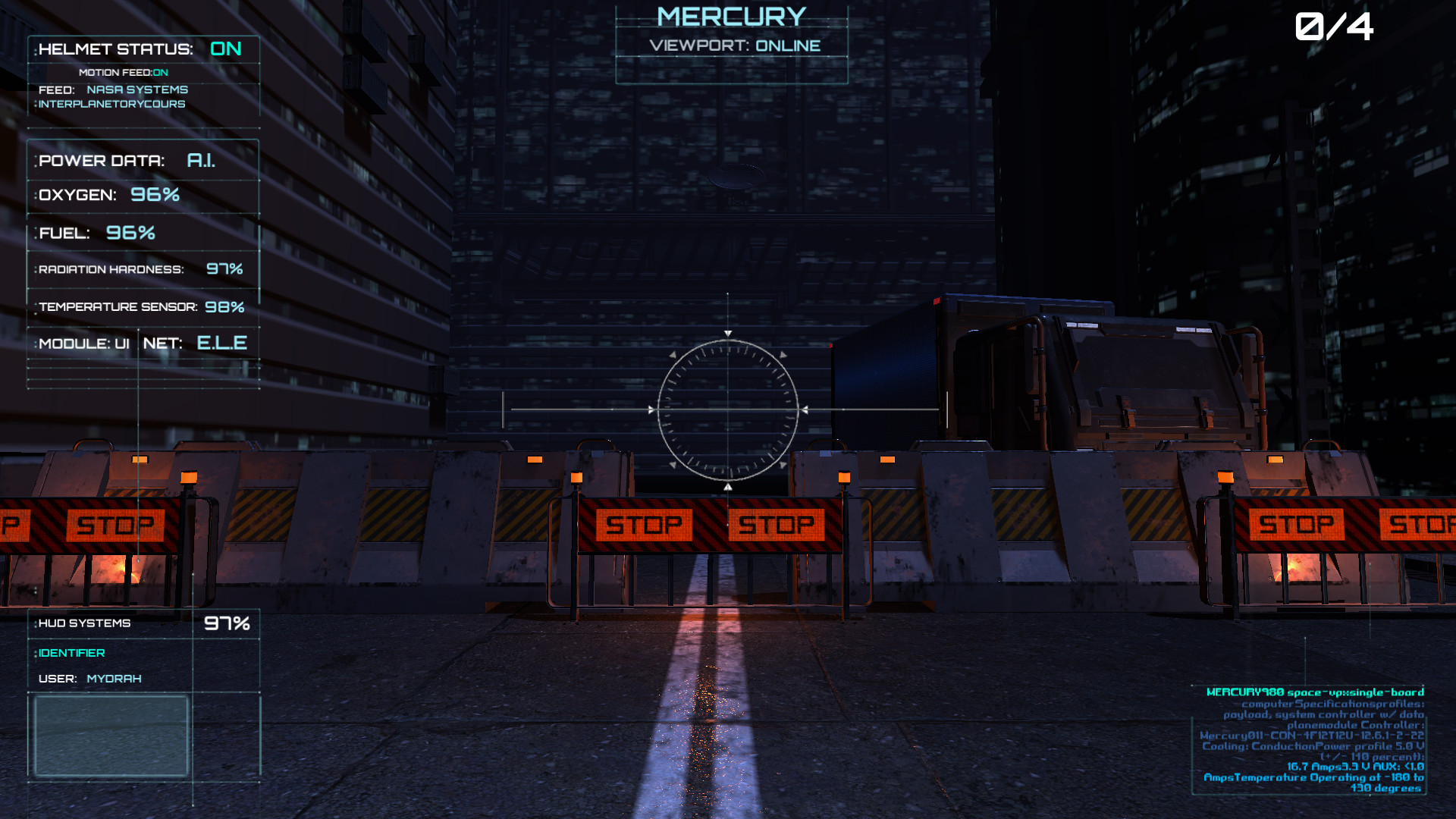Expand the HUD SYSTEMS panel
This screenshot has height=819, width=1456.
tap(83, 623)
